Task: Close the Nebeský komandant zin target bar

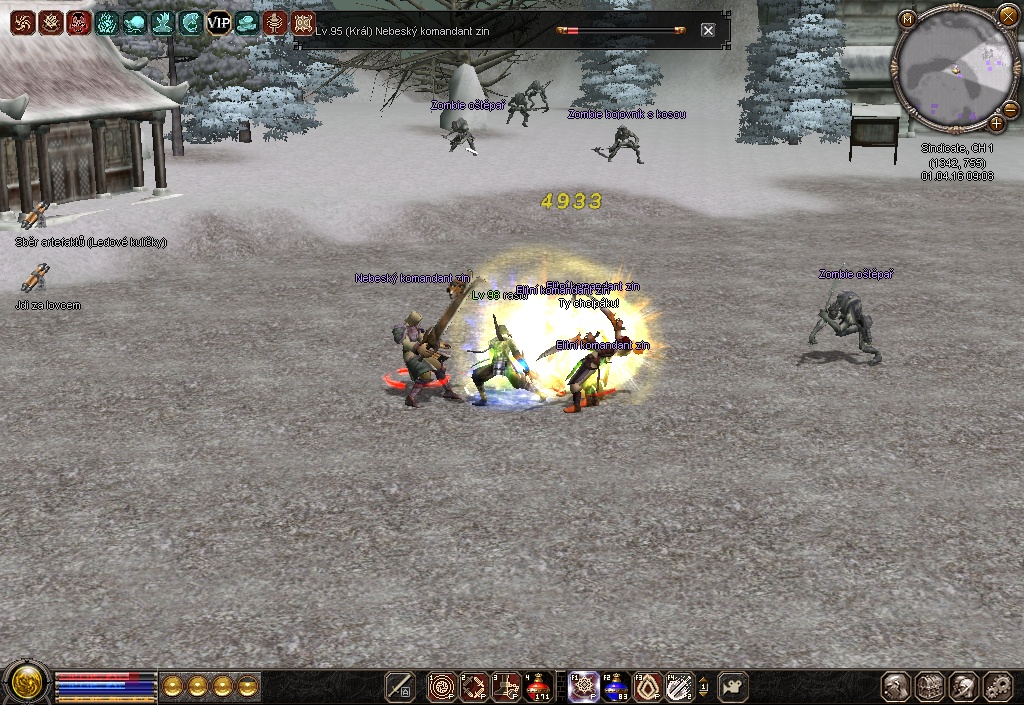Action: [x=708, y=30]
